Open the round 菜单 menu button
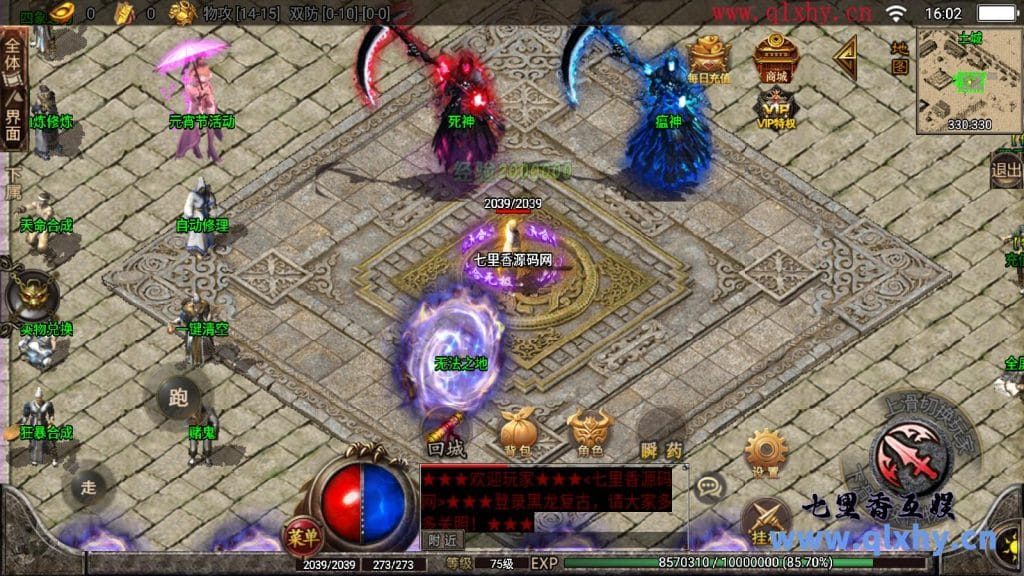The width and height of the screenshot is (1024, 576). coord(302,536)
